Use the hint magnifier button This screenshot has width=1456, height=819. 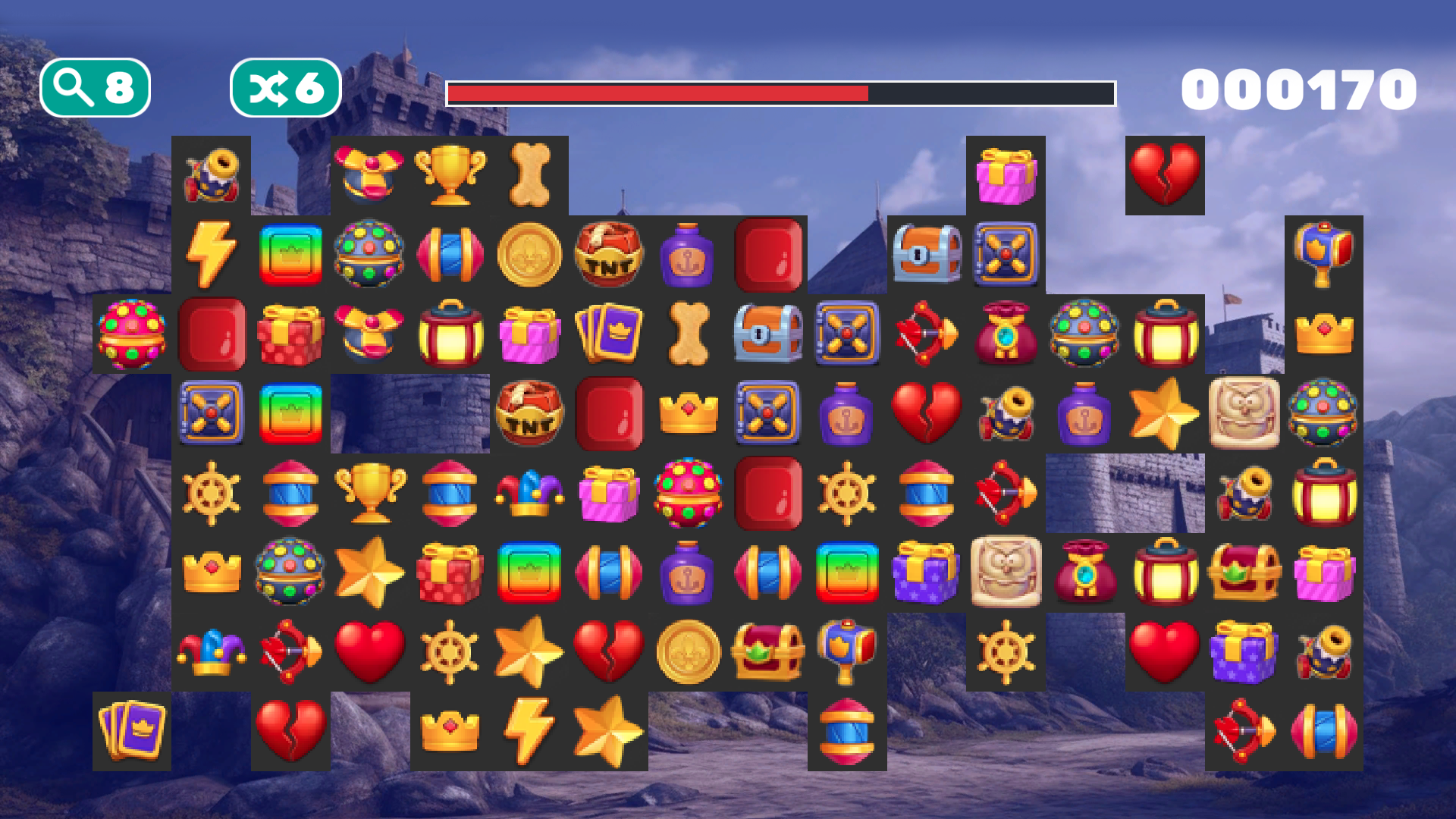(x=95, y=87)
